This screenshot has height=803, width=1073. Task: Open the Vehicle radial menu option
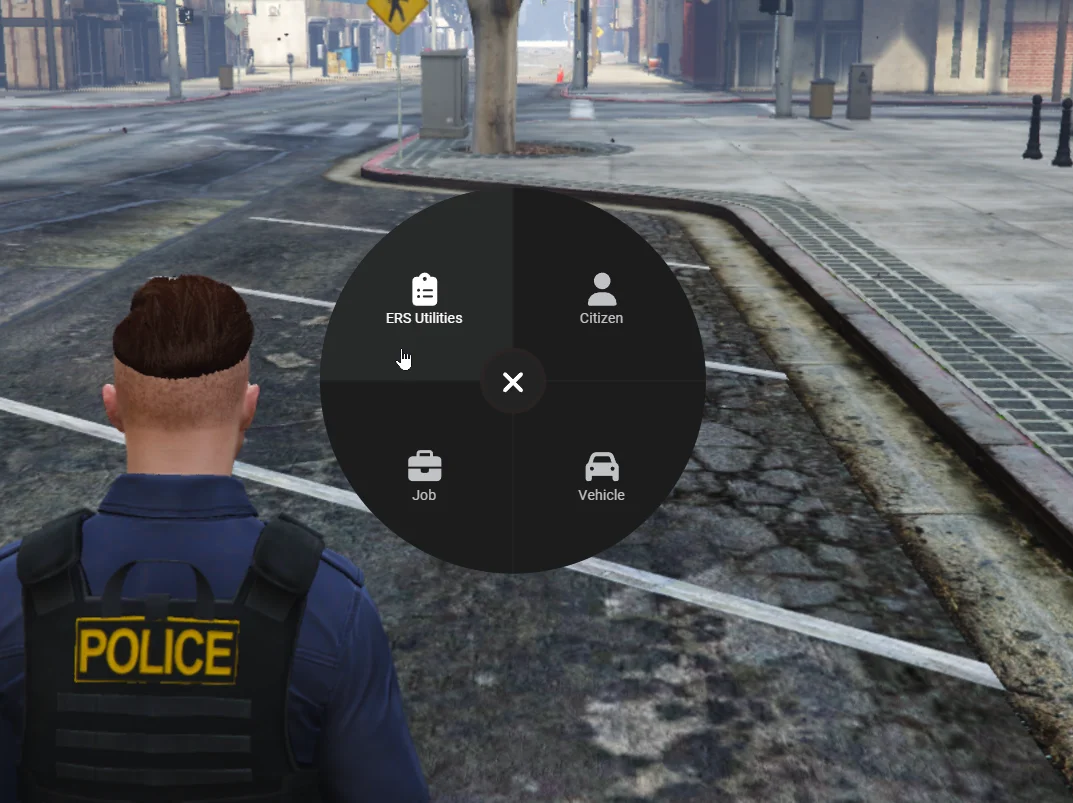601,476
